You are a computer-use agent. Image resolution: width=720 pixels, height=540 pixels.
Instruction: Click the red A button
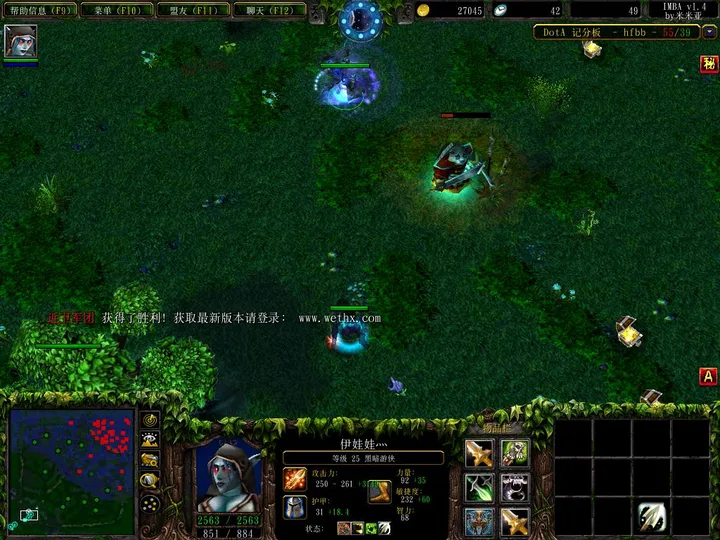point(708,376)
